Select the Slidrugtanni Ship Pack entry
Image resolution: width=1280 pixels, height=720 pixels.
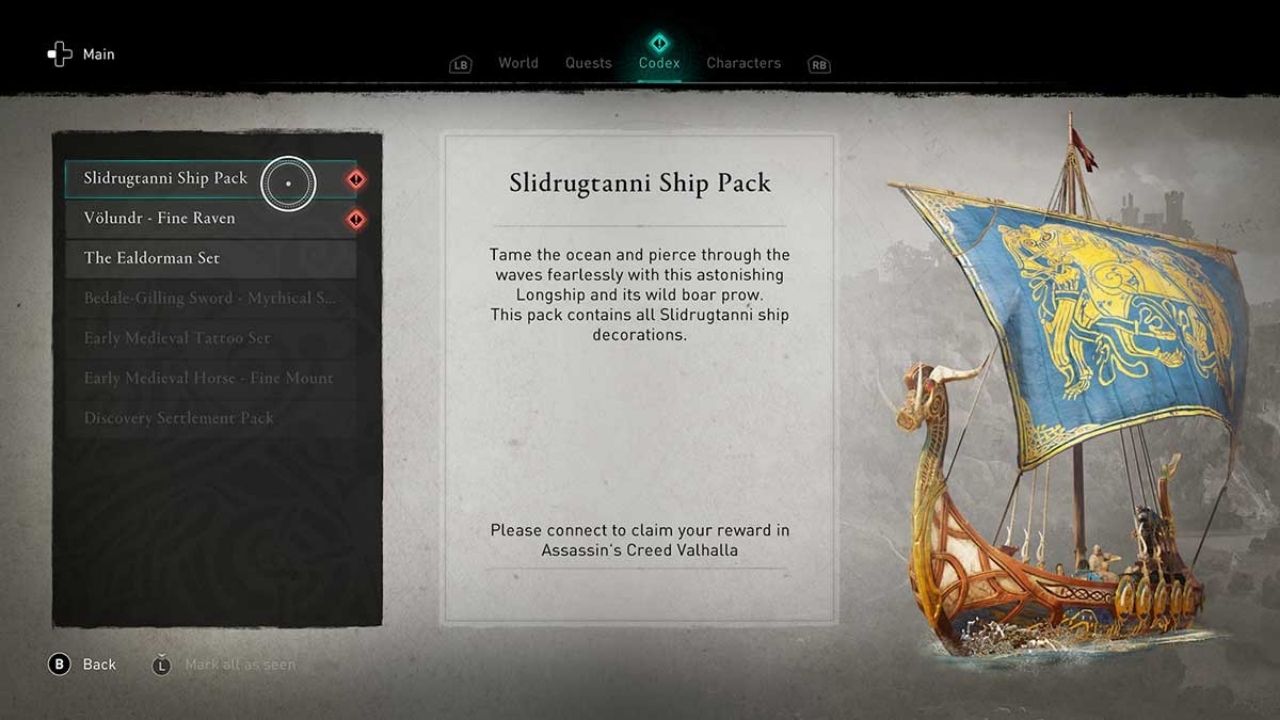166,179
